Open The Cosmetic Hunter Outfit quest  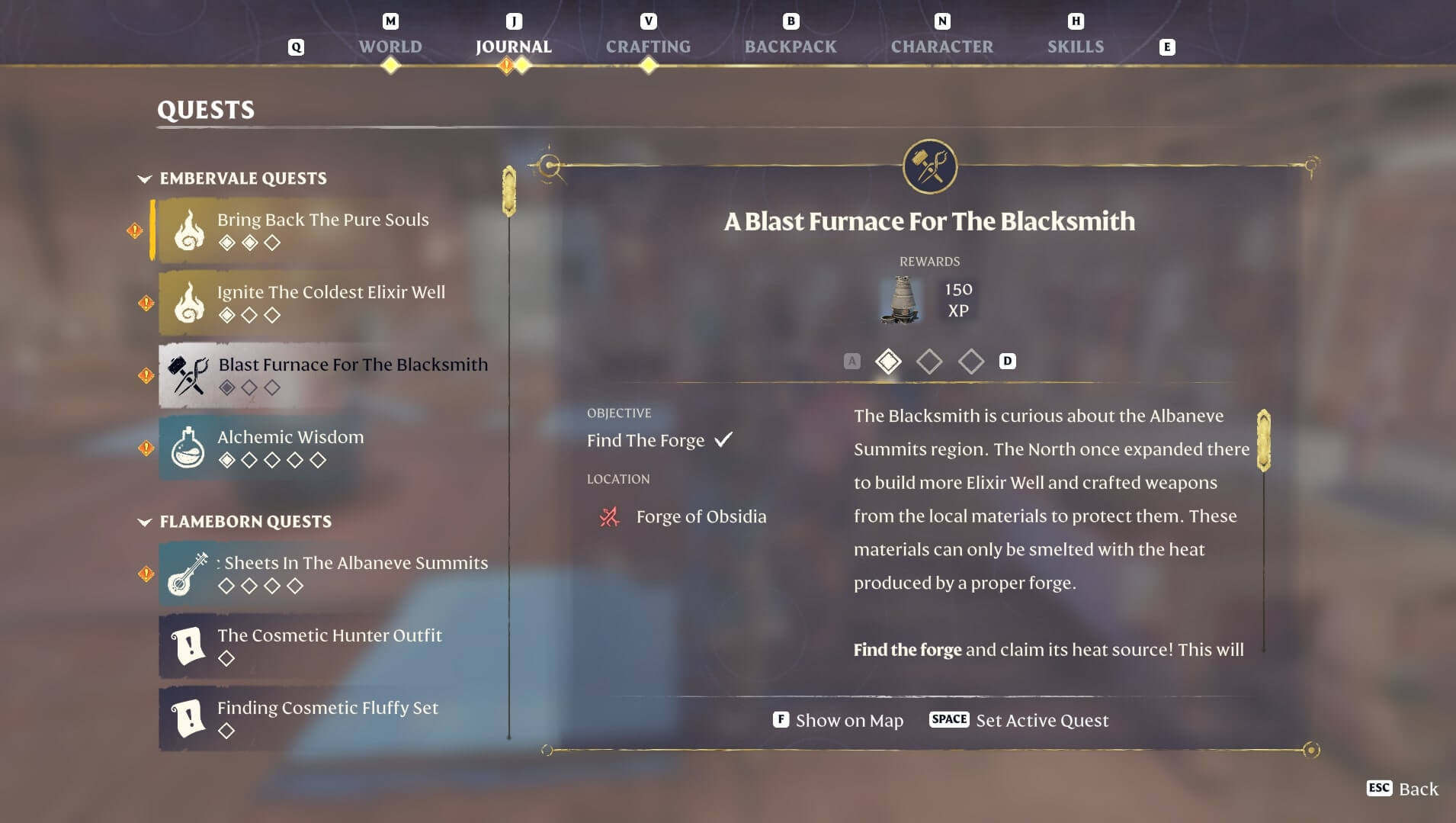[329, 645]
